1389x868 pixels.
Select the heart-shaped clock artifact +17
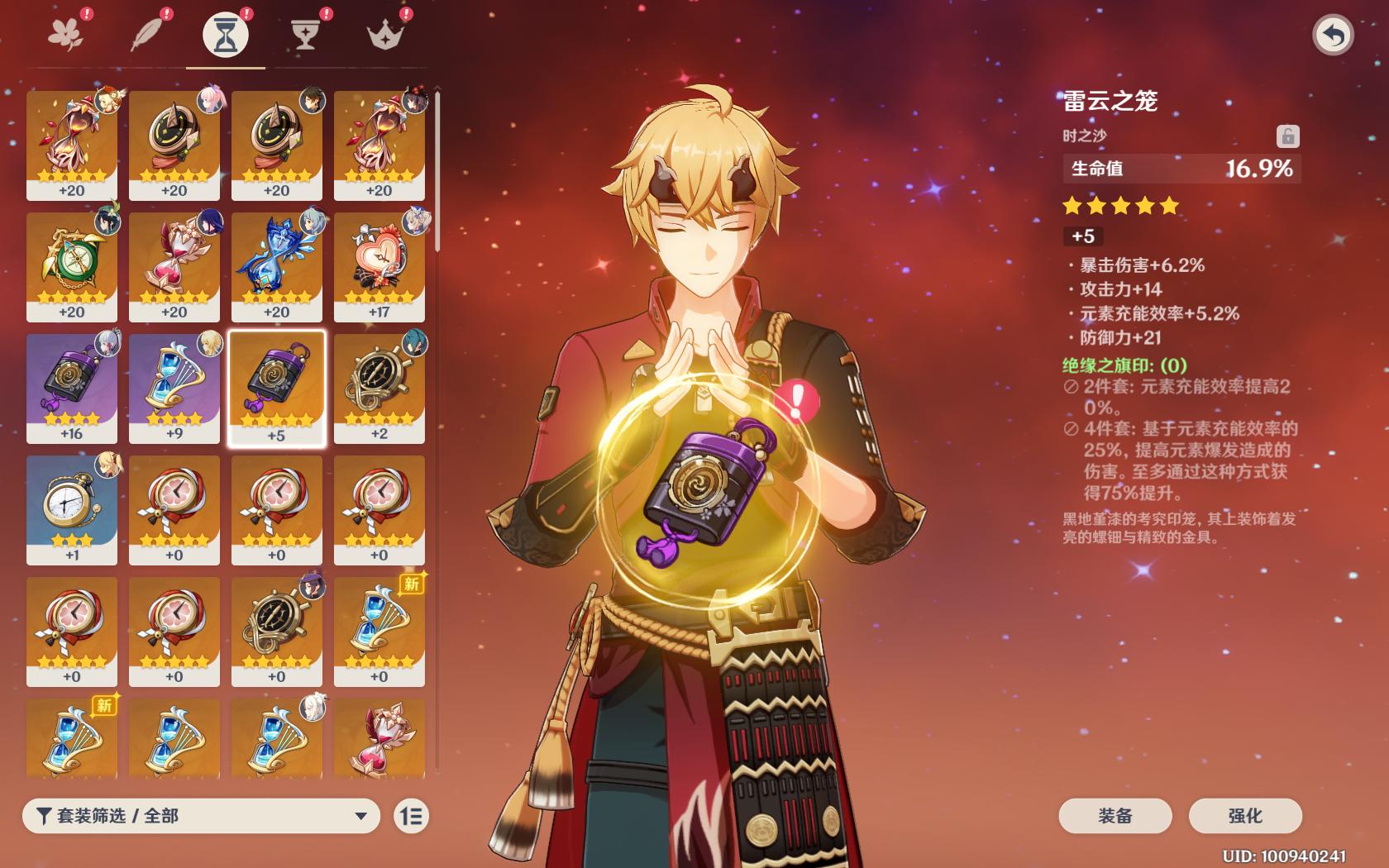379,266
